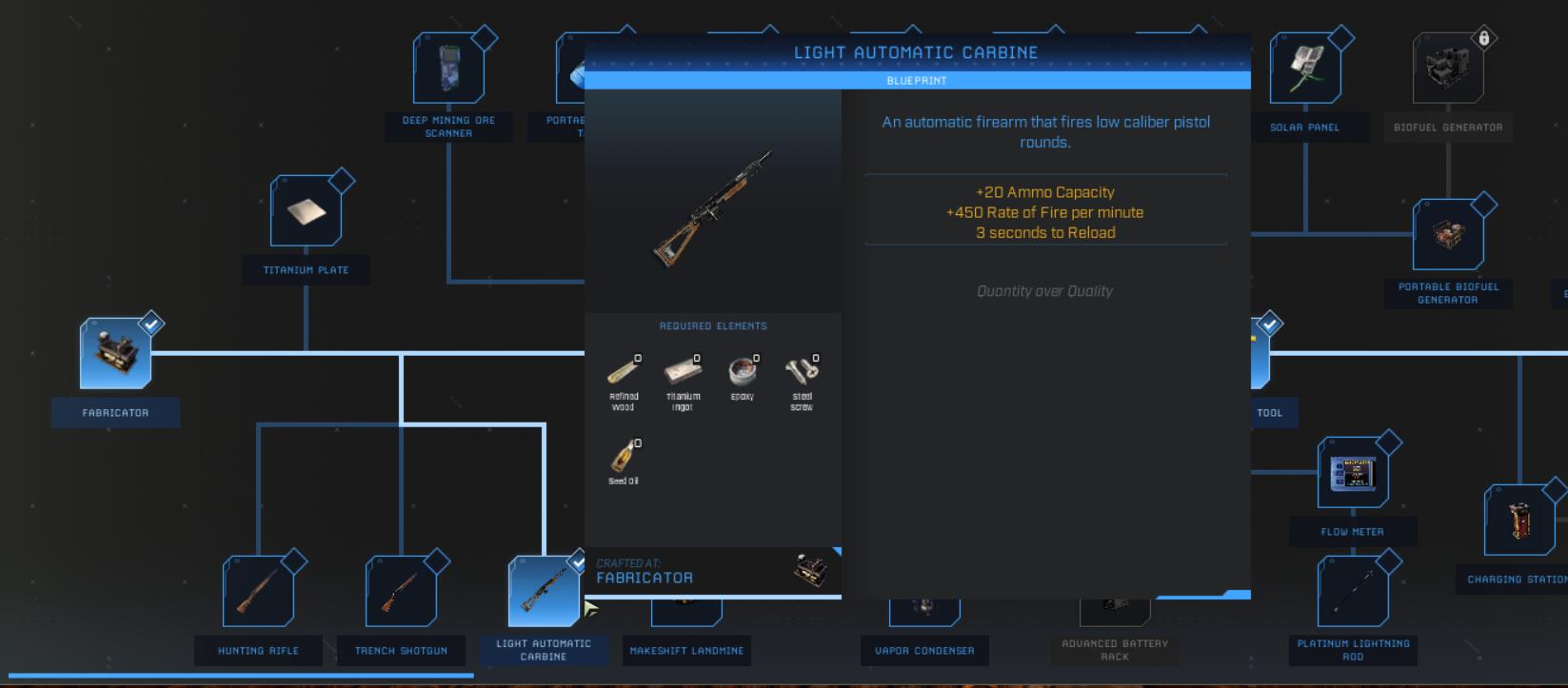Viewport: 1568px width, 688px height.
Task: Toggle the checkmark on the Fabricator node
Action: pos(150,324)
